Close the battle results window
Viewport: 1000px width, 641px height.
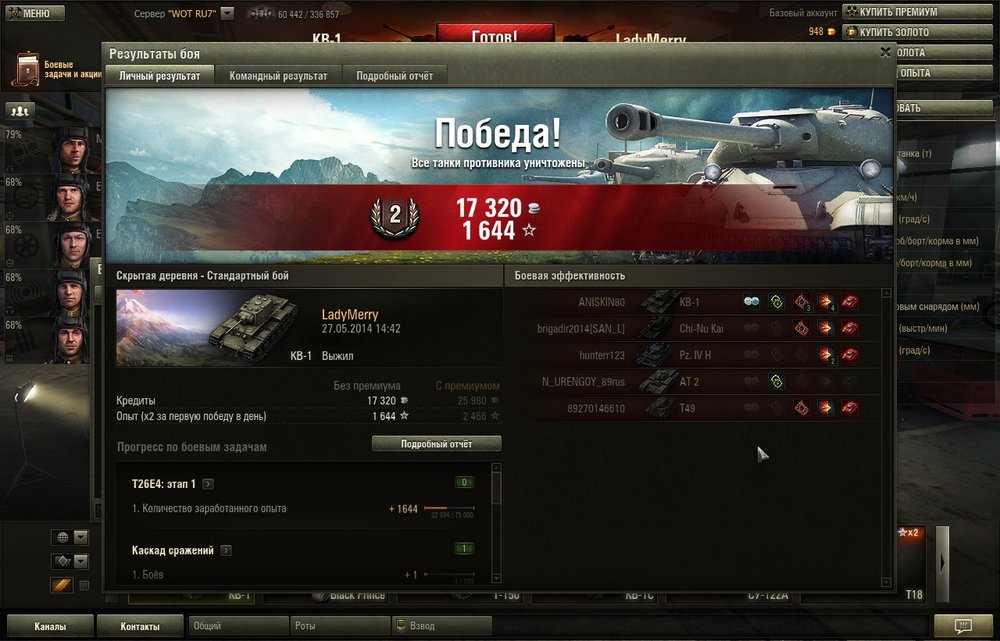tap(885, 52)
